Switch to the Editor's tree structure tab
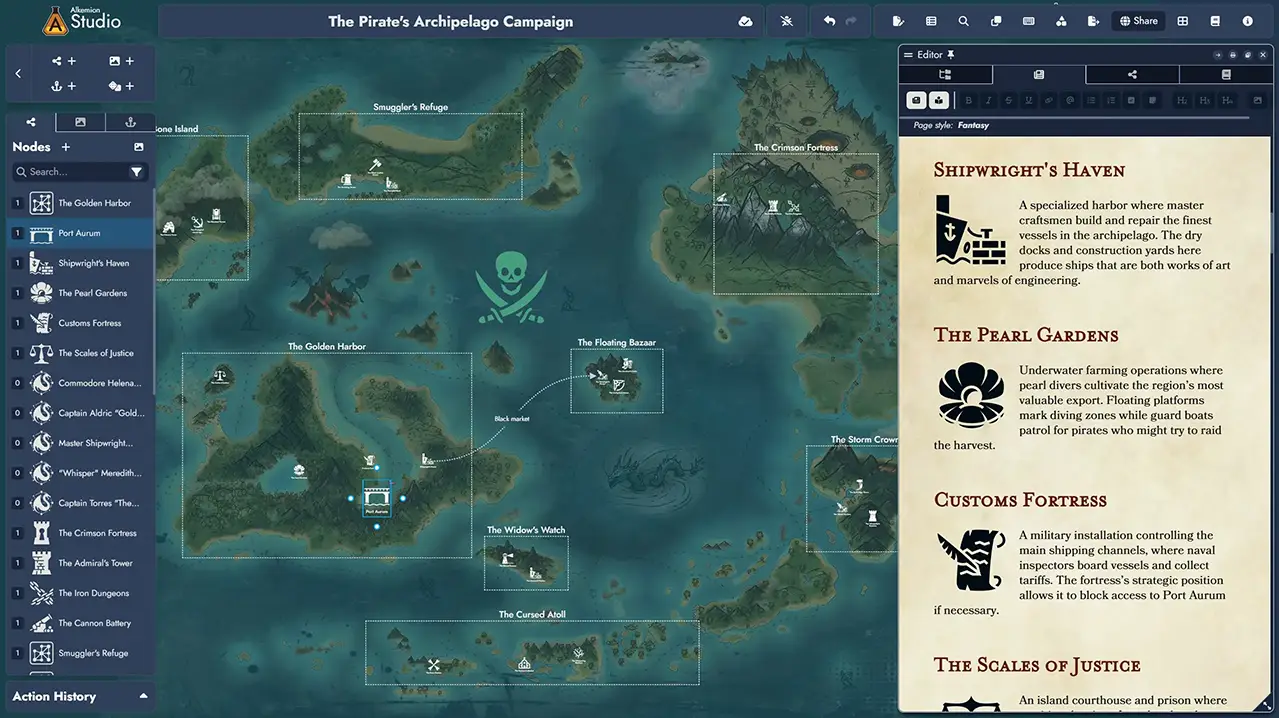 945,75
